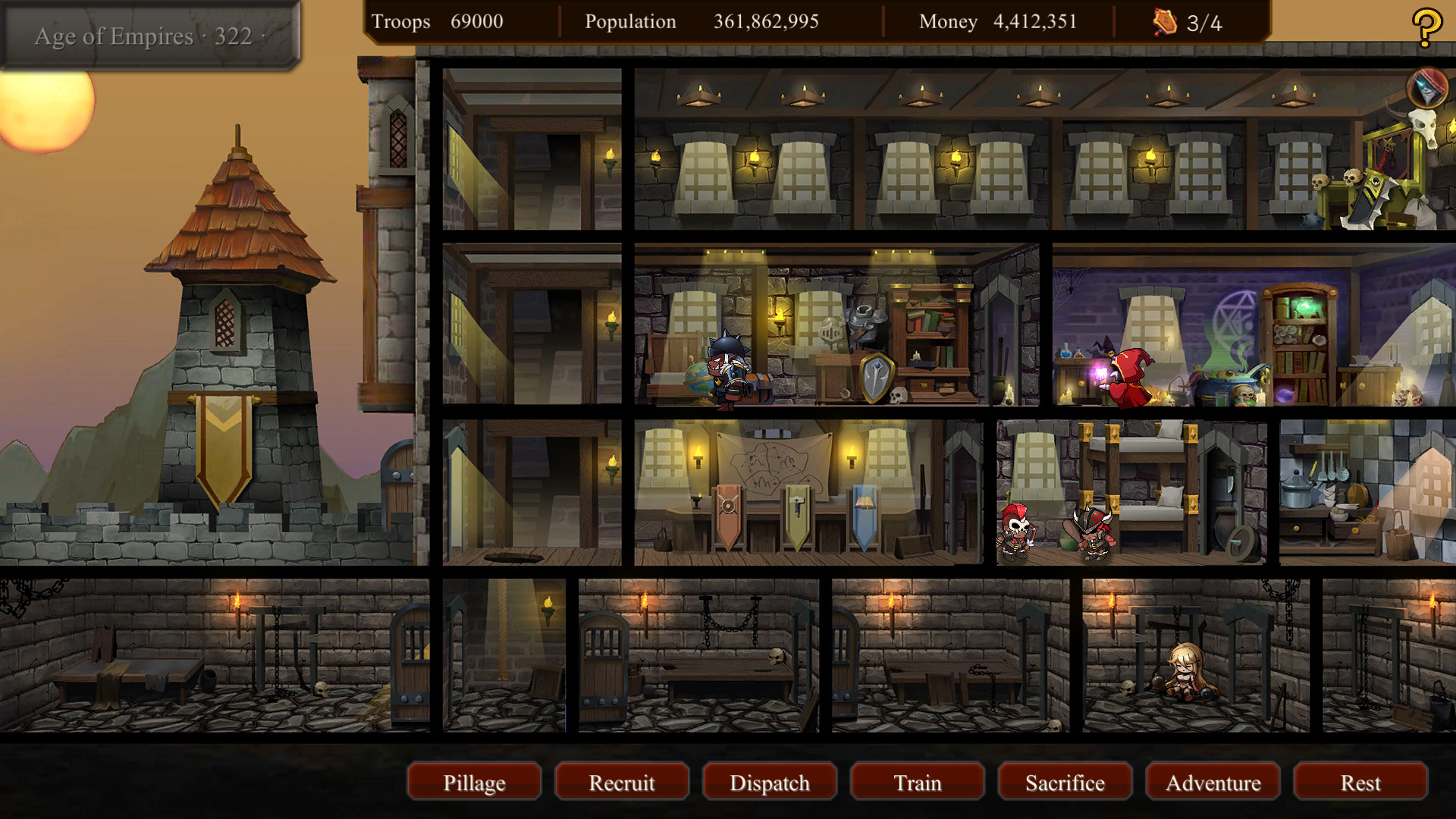Select the red-robed mage casting a spell

pyautogui.click(x=1130, y=379)
